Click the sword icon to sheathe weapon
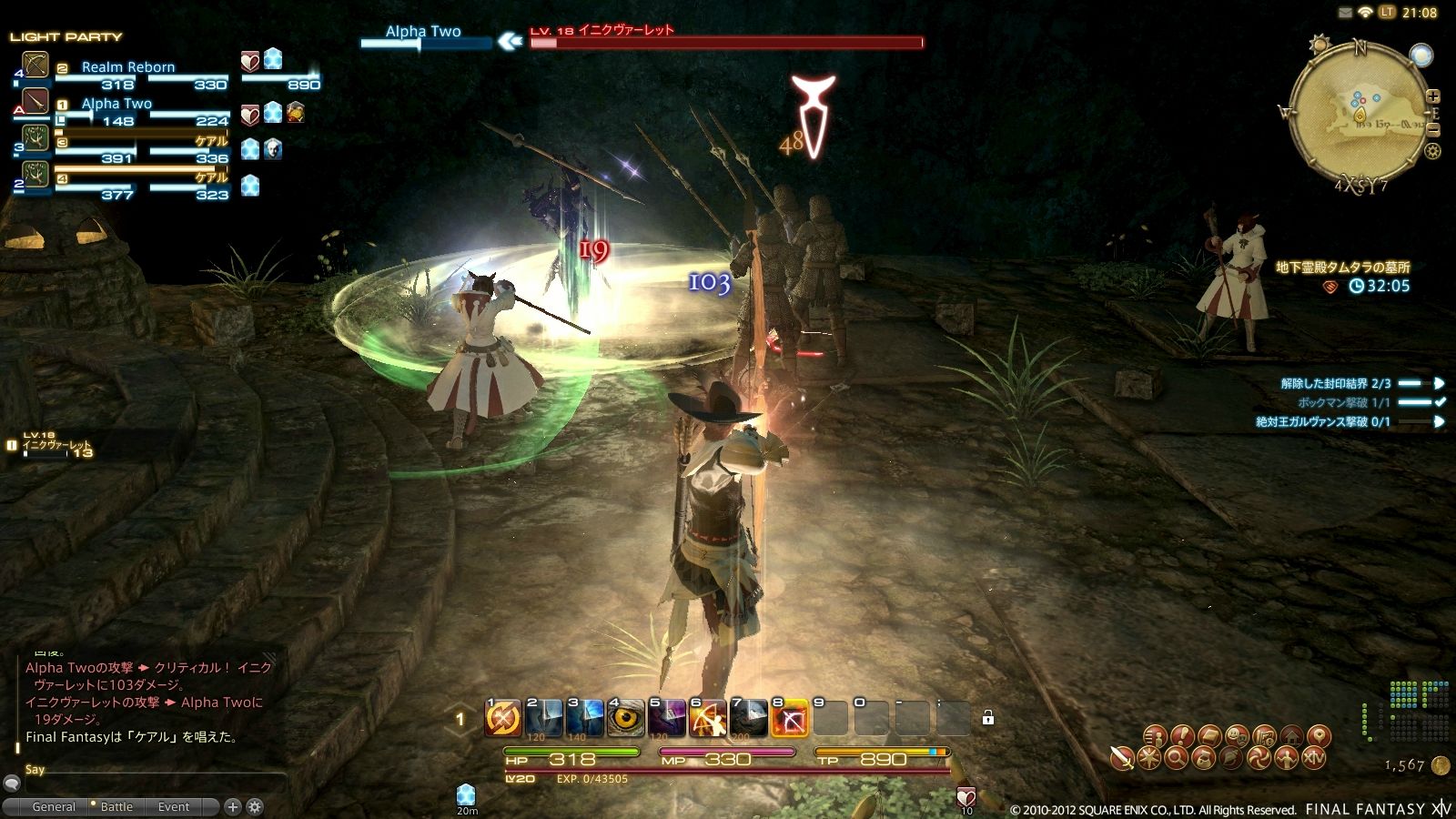Screen dimensions: 1456x819 click(x=1121, y=759)
